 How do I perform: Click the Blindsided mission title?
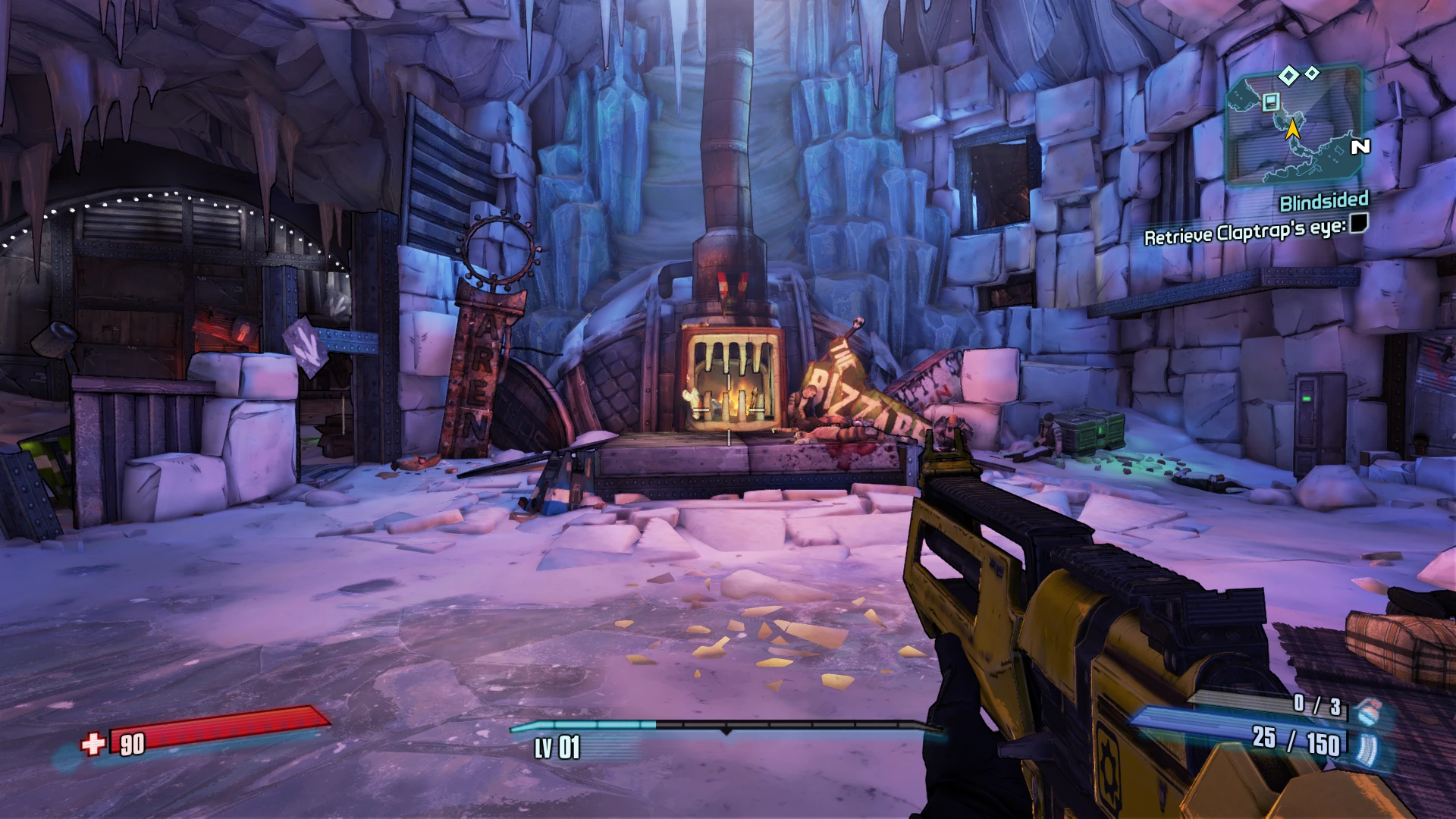click(x=1325, y=201)
